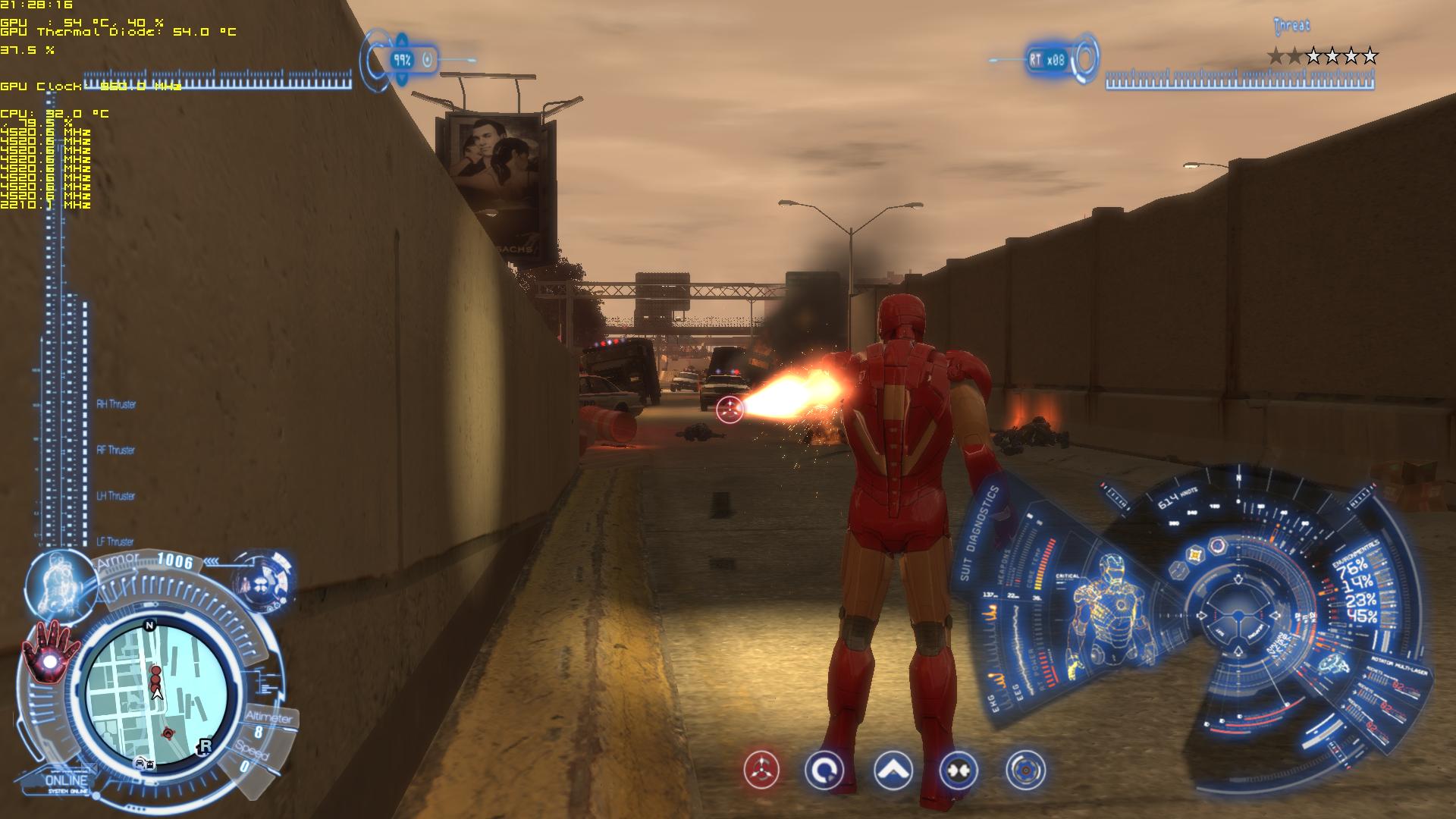Viewport: 1456px width, 819px height.
Task: Select the R marker on the minimap
Action: point(204,746)
